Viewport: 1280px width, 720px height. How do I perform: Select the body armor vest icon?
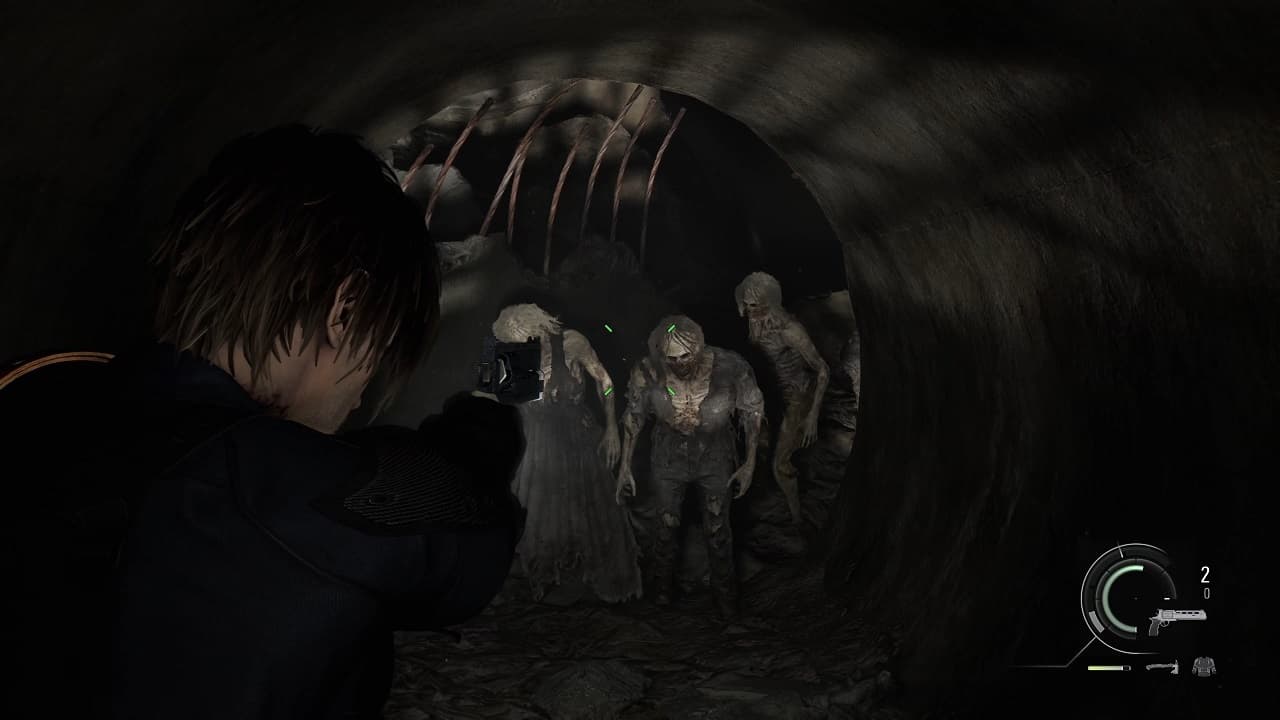(1204, 665)
